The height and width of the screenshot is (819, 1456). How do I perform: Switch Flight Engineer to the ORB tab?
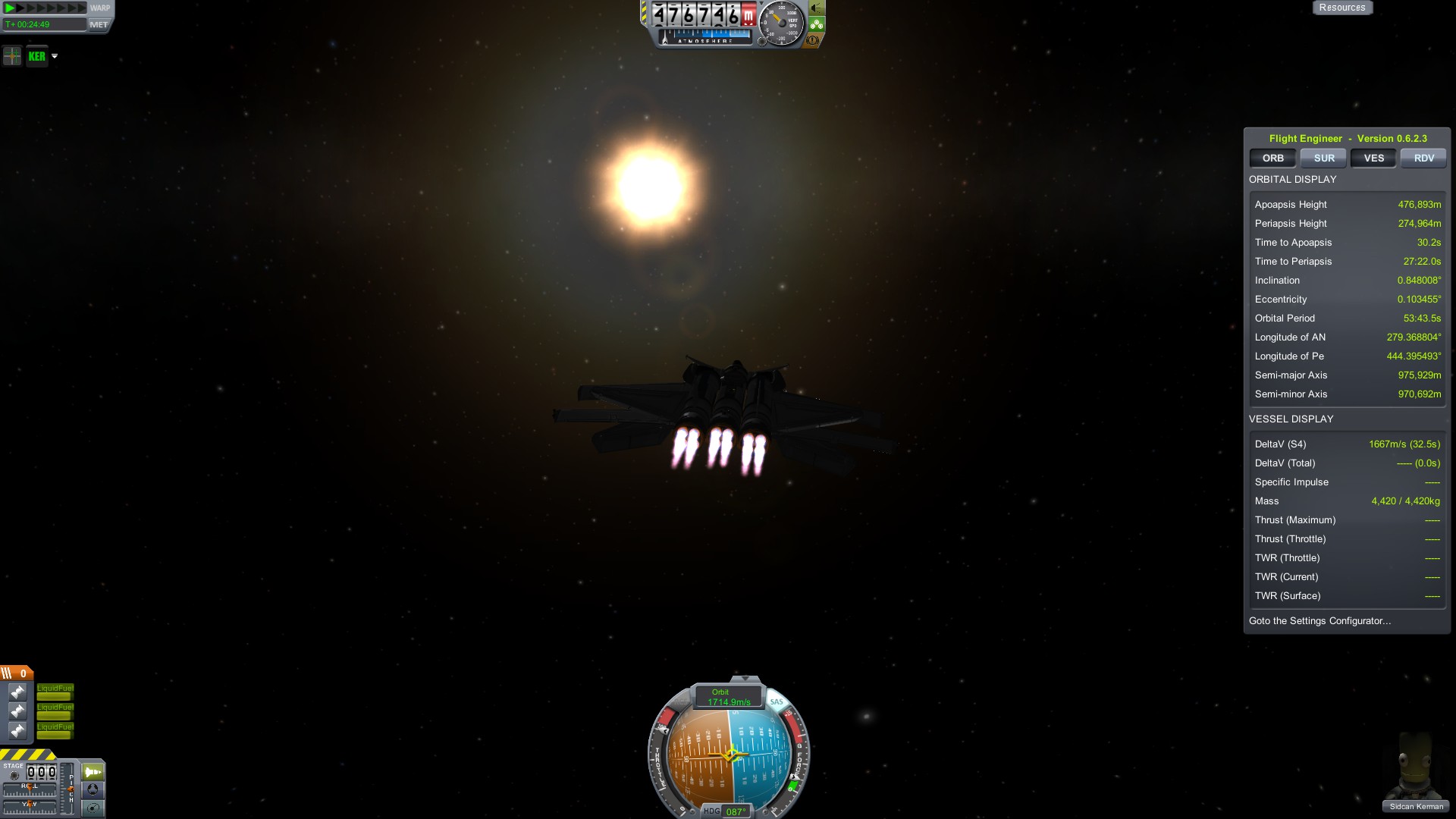coord(1272,158)
